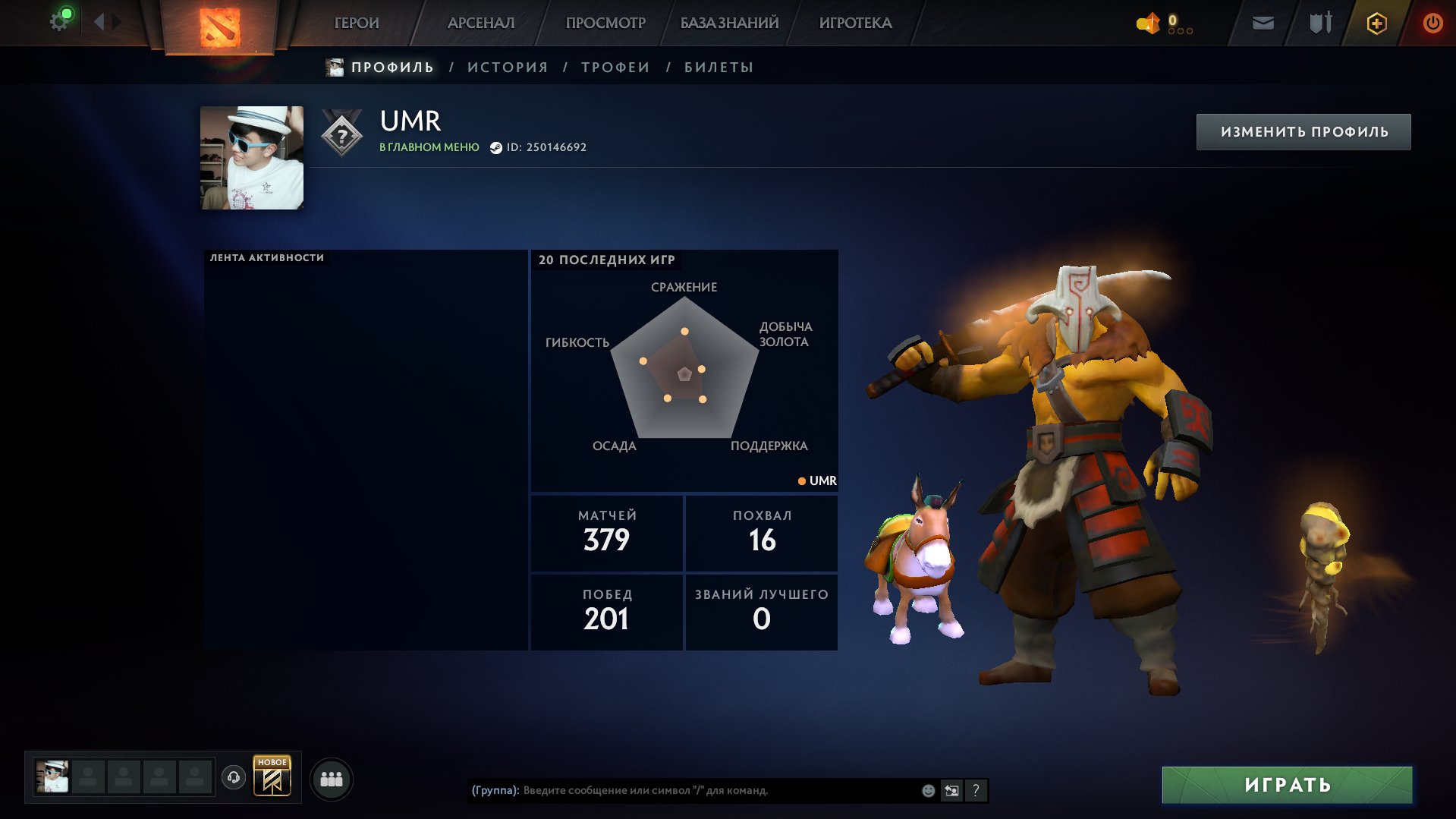Open the mail envelope icon

click(x=1263, y=24)
